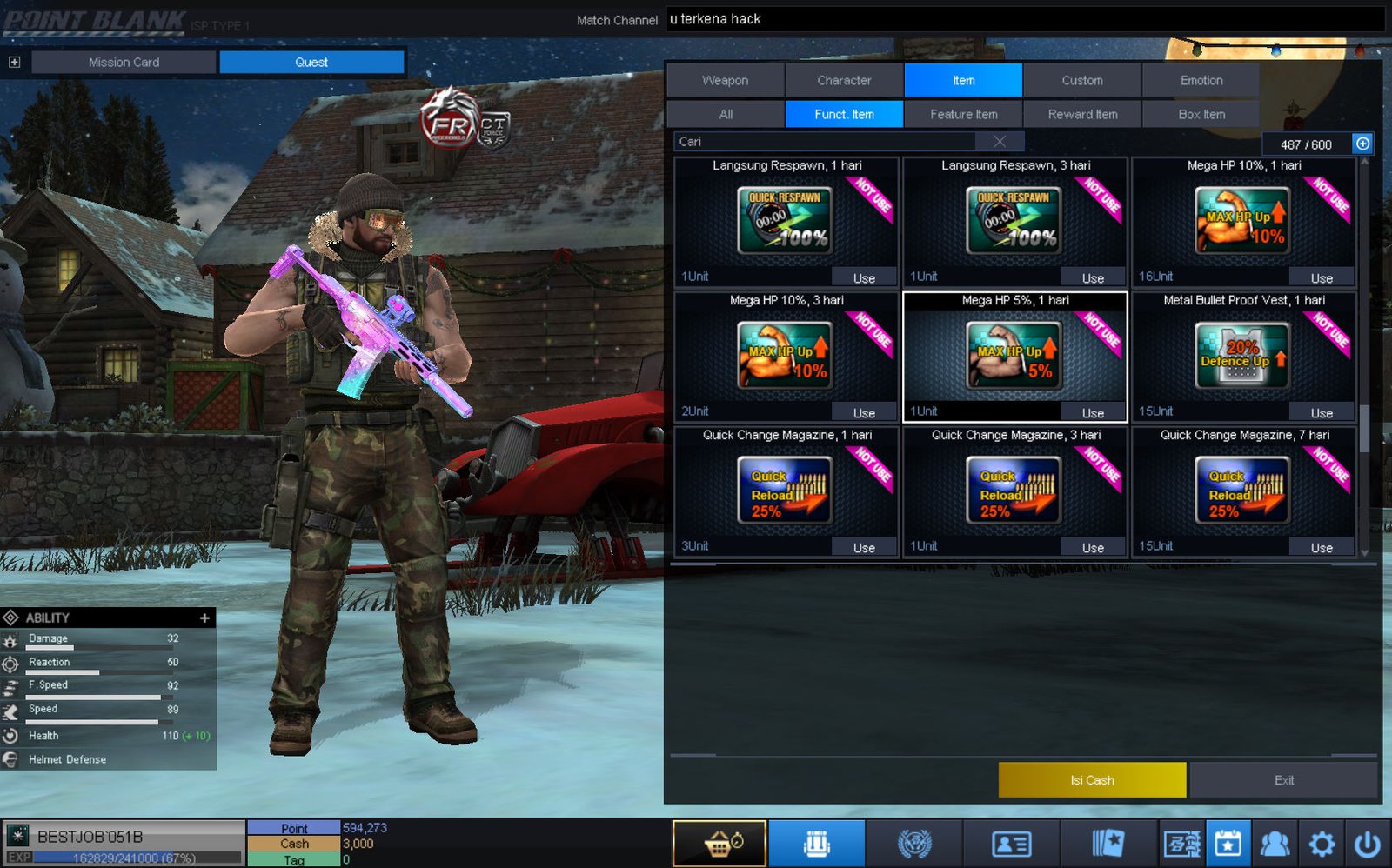Open the Emotion tab
Image resolution: width=1392 pixels, height=868 pixels.
pos(1201,80)
